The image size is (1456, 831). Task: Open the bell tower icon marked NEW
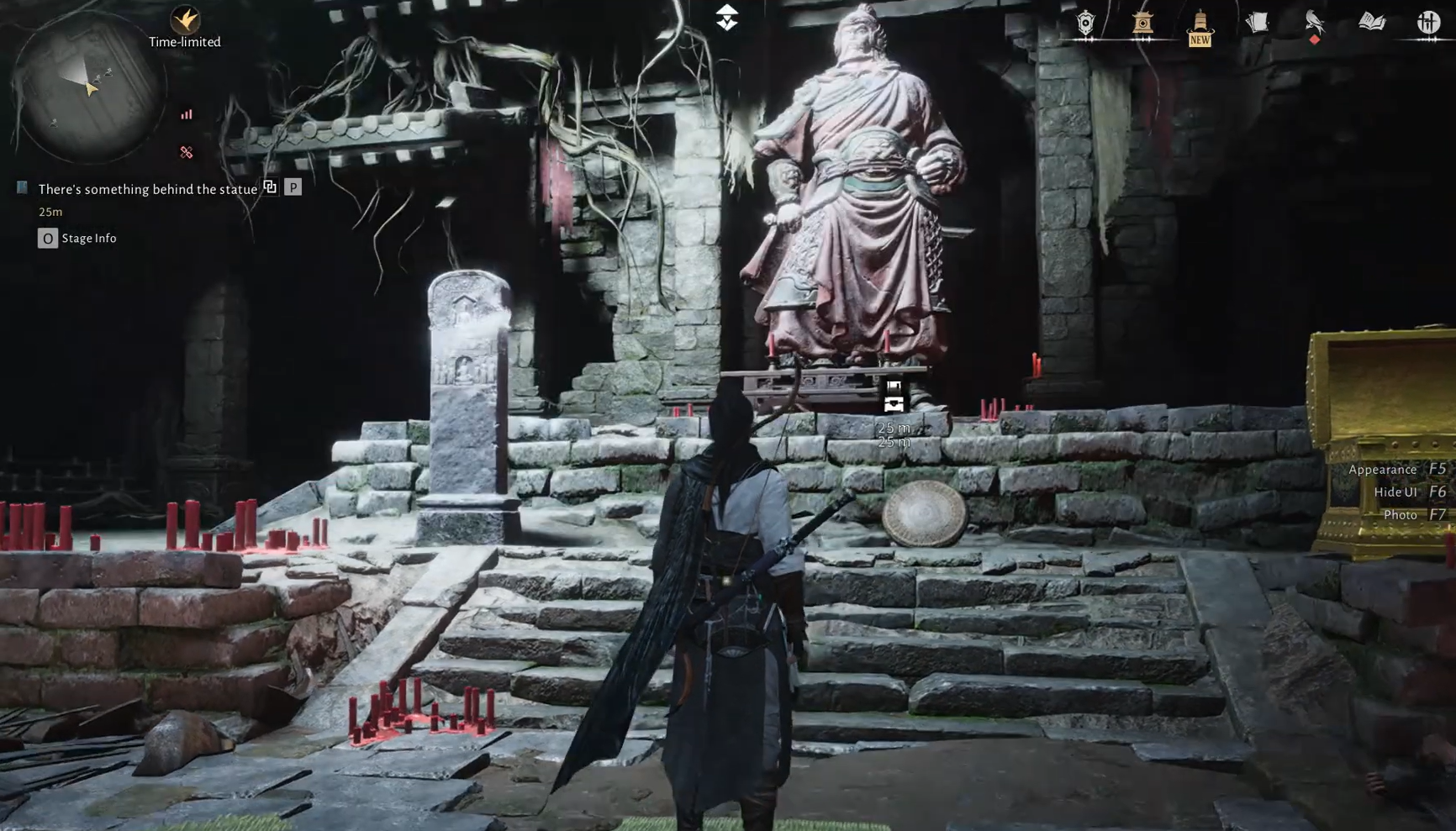click(1200, 21)
